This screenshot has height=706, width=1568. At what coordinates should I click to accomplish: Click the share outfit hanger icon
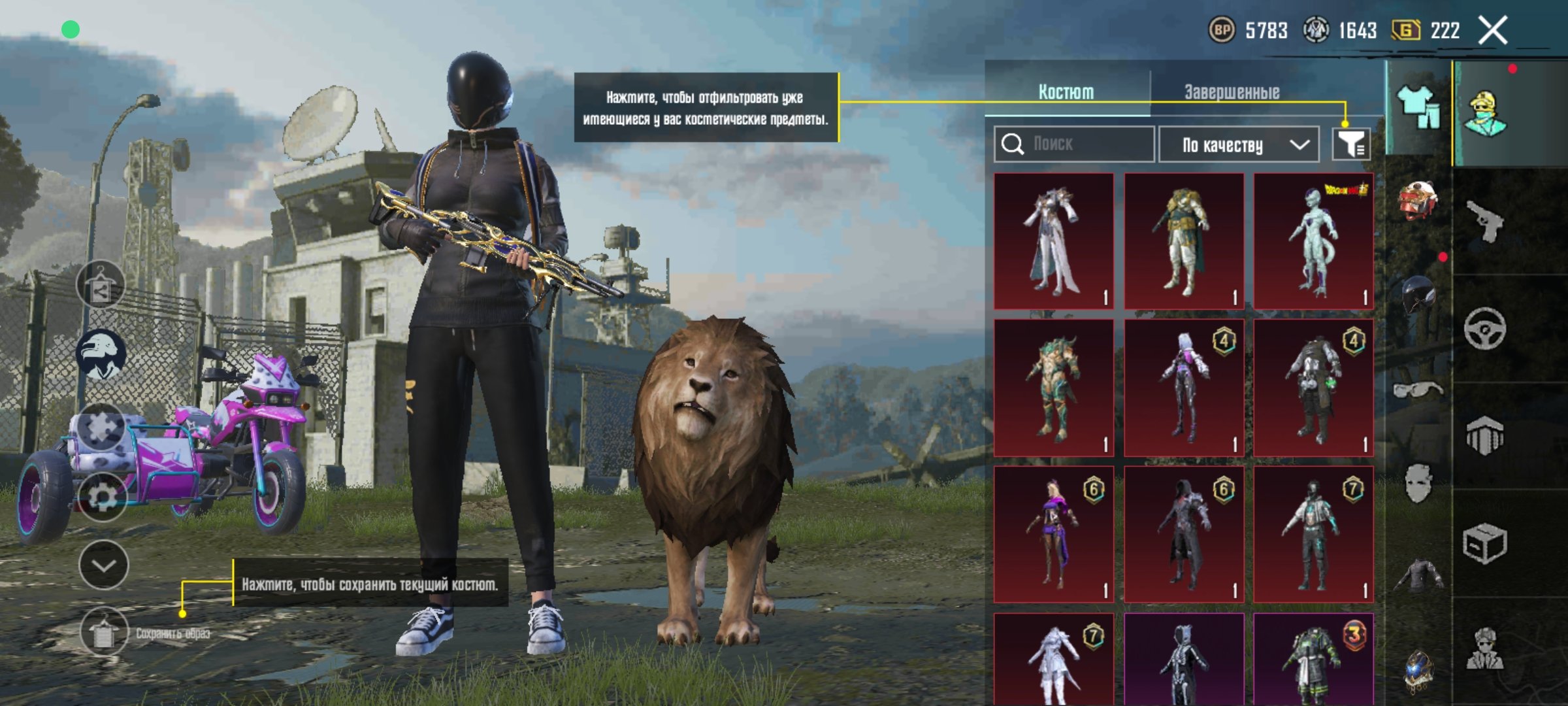point(100,285)
